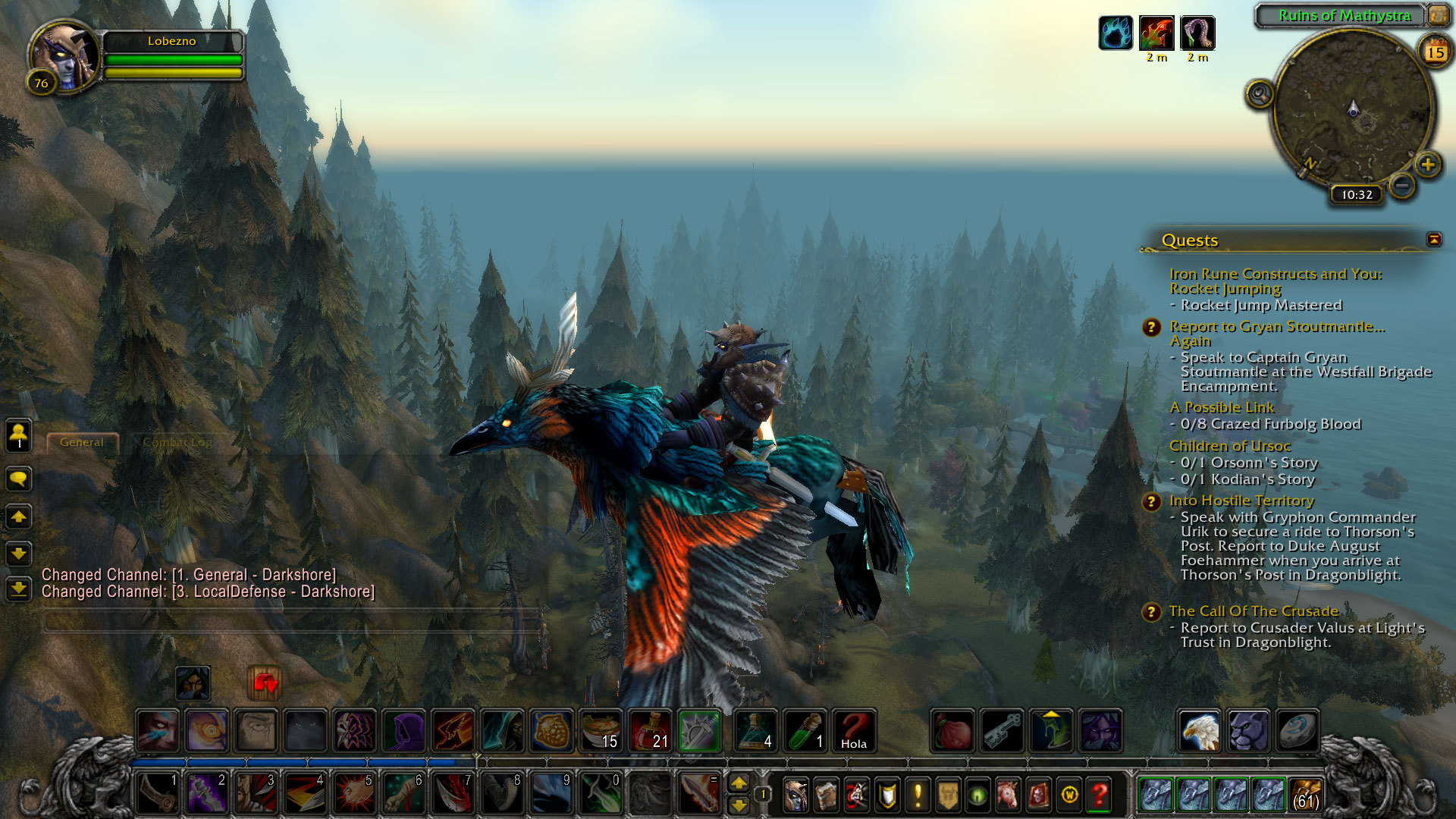The height and width of the screenshot is (819, 1456).
Task: Select Into Hostile Territory quest title
Action: [x=1241, y=500]
